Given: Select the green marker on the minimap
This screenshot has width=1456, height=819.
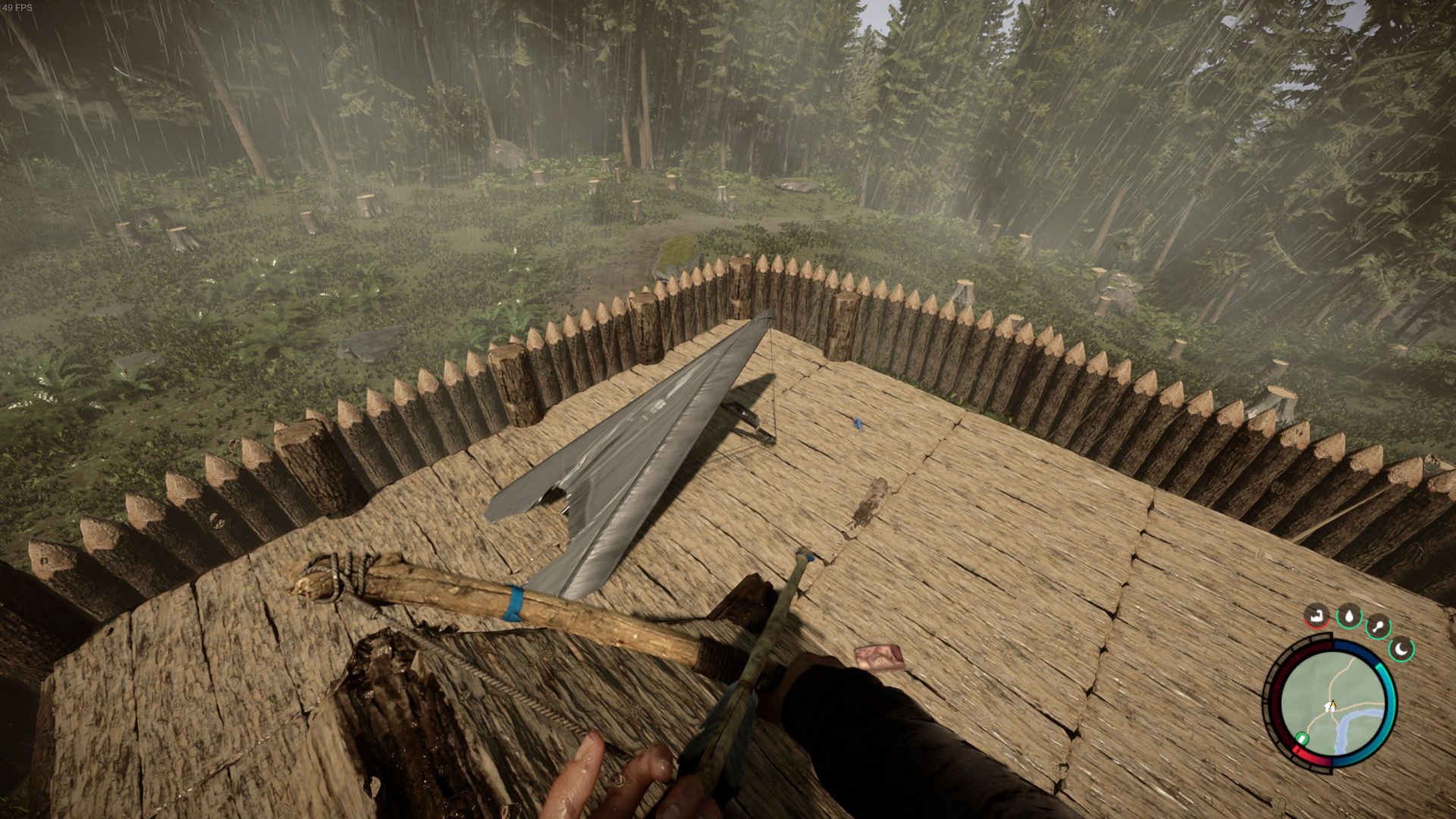Looking at the screenshot, I should [x=1302, y=737].
